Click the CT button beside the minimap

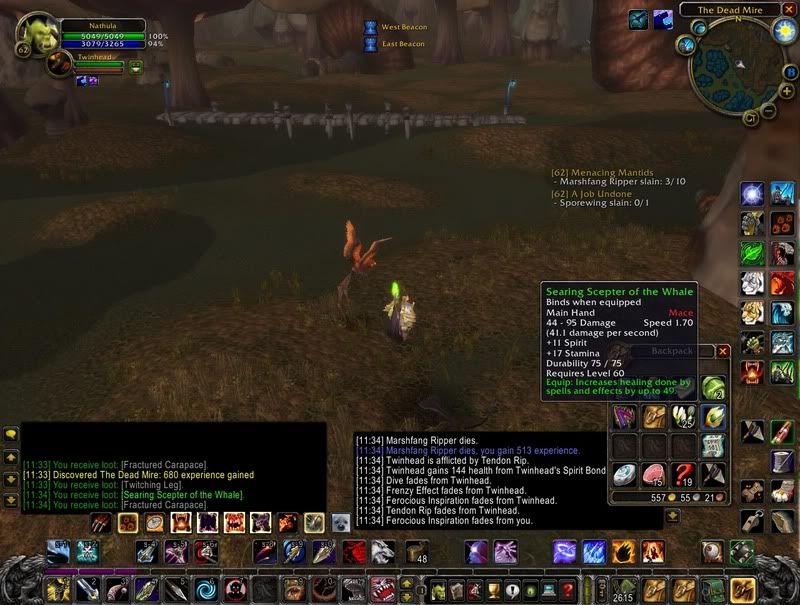point(752,118)
